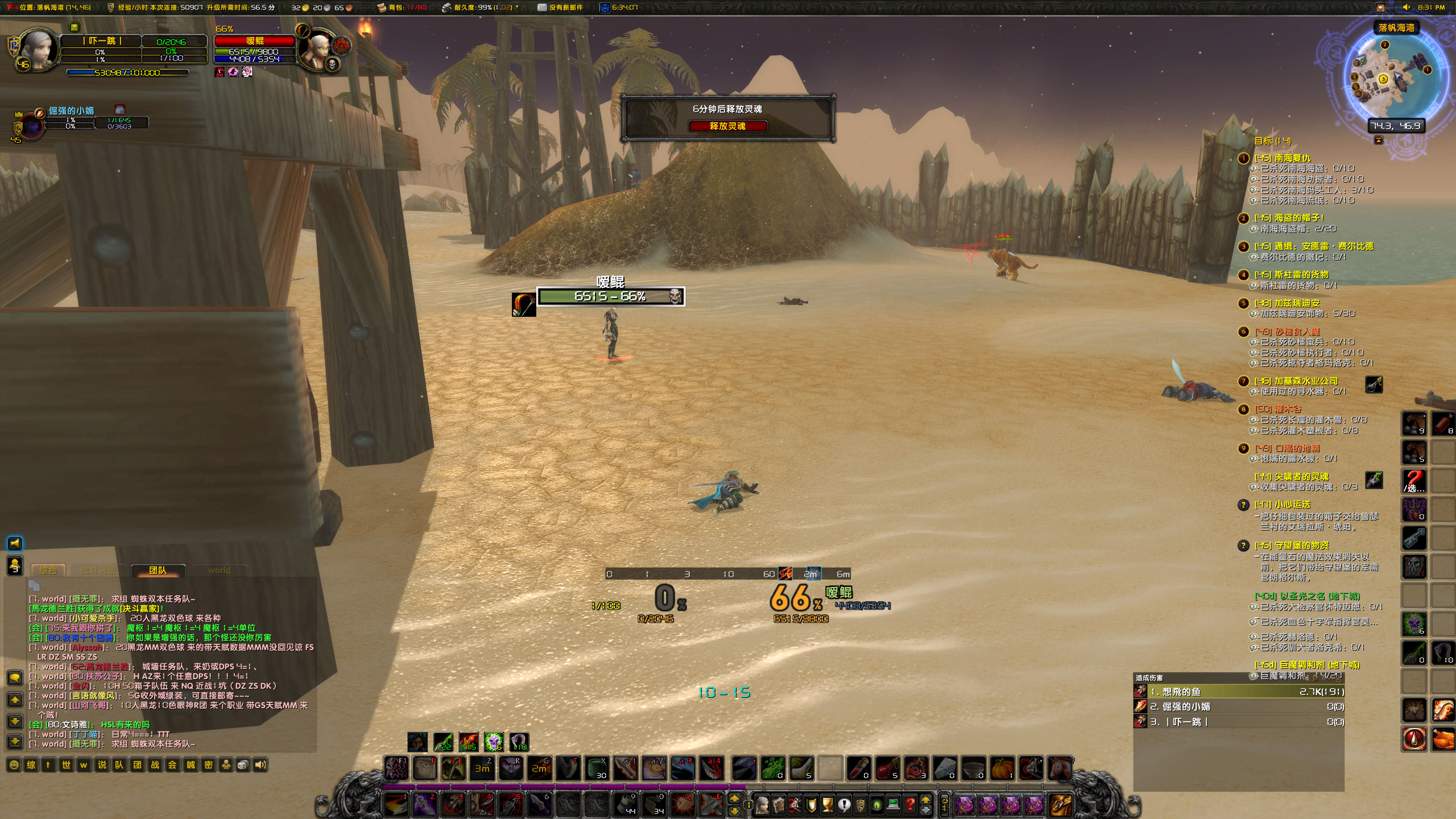Image resolution: width=1456 pixels, height=819 pixels.
Task: Select the 南海复仇 quest in tracker
Action: pyautogui.click(x=1291, y=158)
